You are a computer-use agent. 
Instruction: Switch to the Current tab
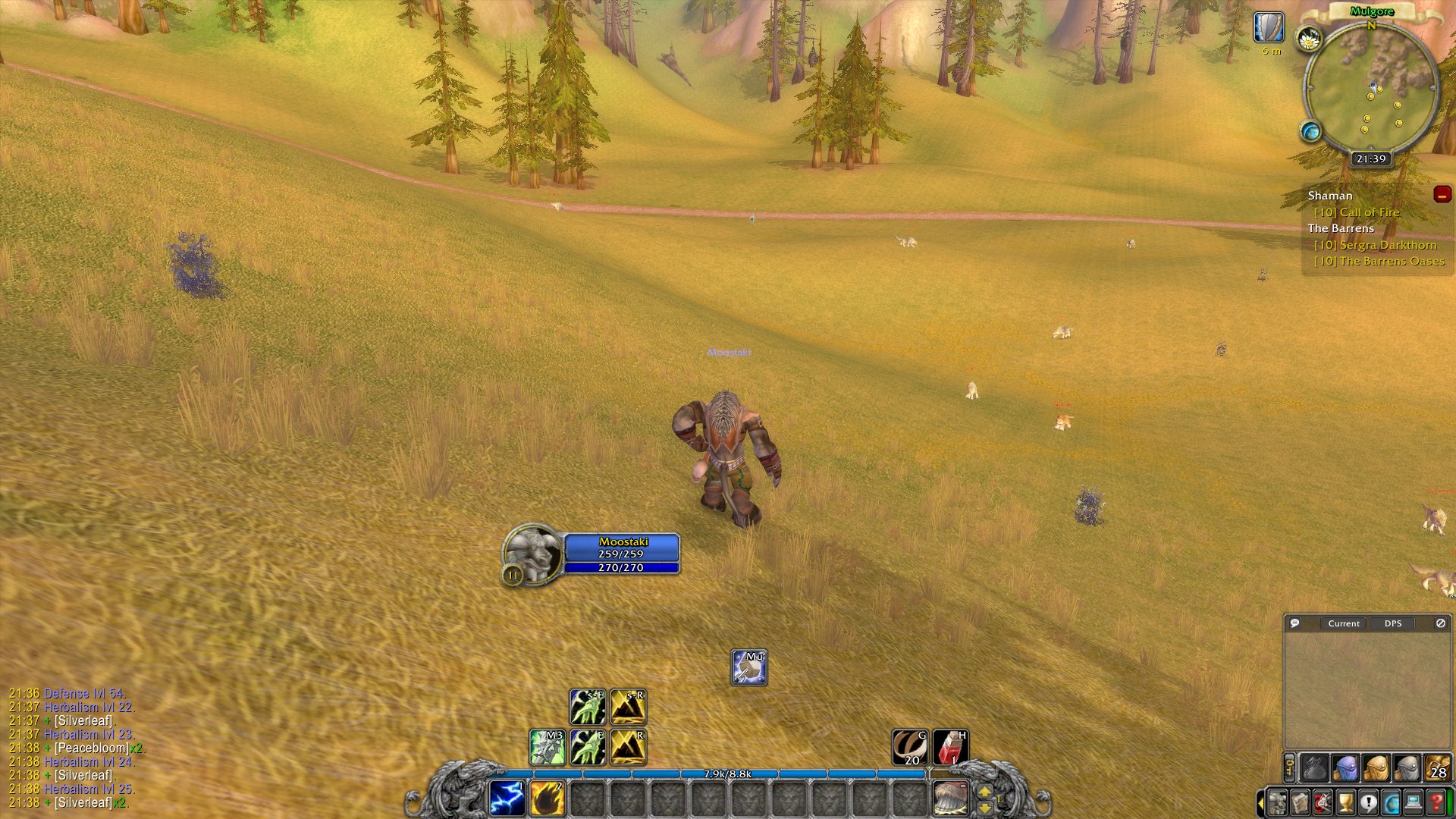click(1343, 623)
